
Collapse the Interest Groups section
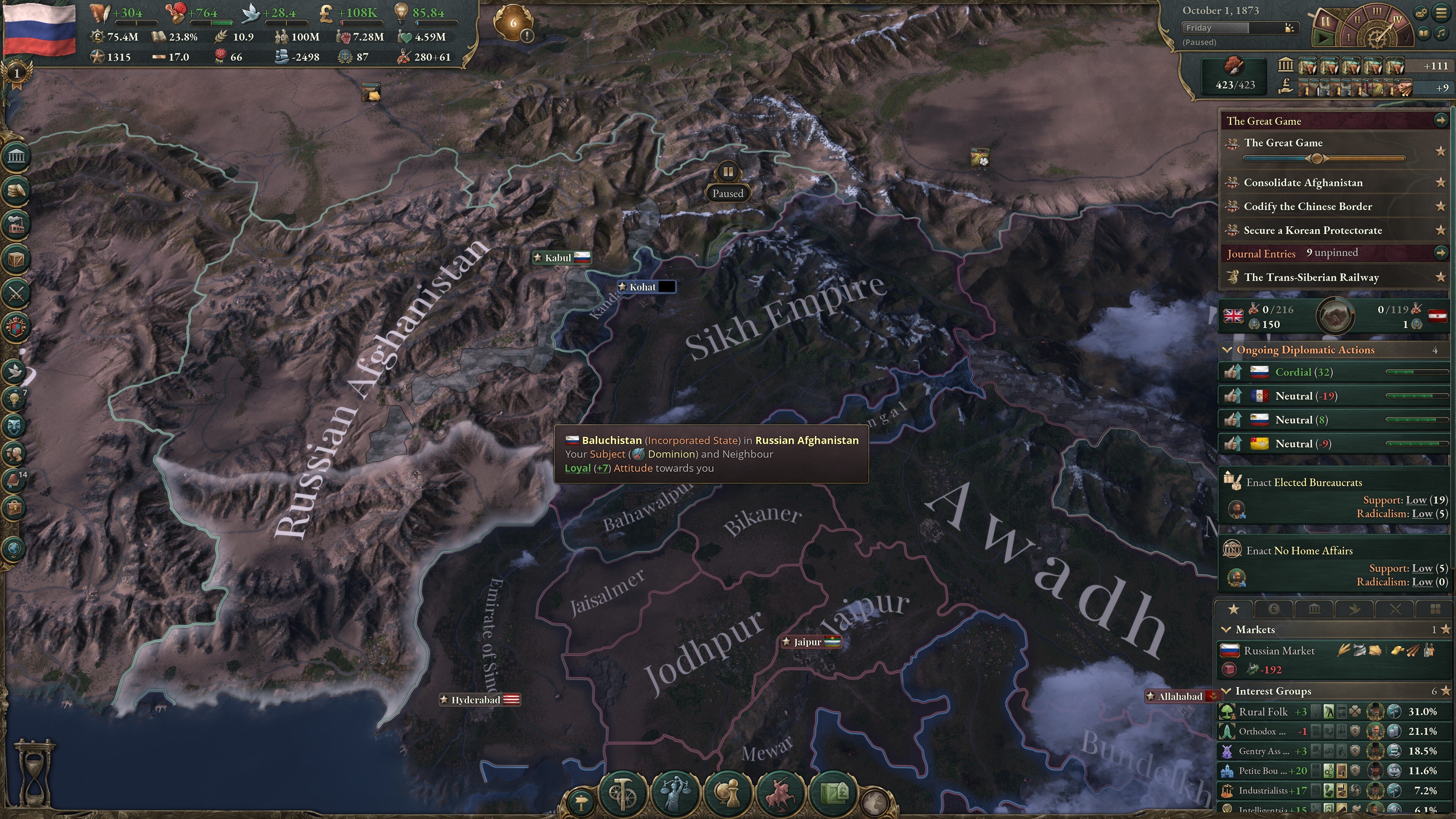pos(1227,691)
